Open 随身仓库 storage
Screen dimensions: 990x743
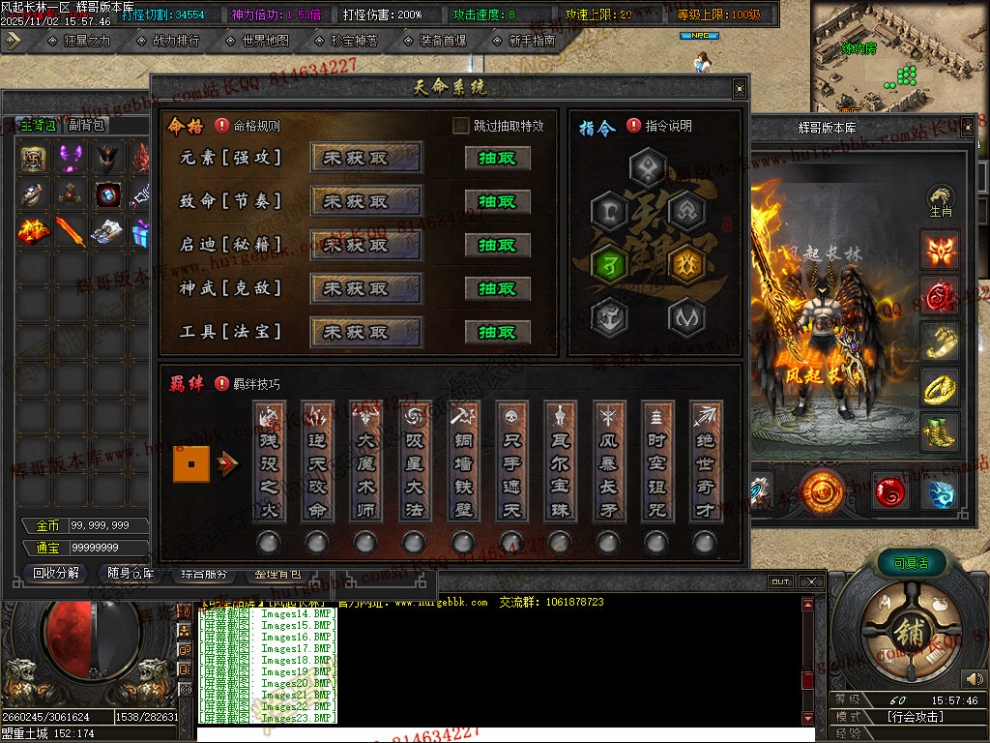pos(130,574)
